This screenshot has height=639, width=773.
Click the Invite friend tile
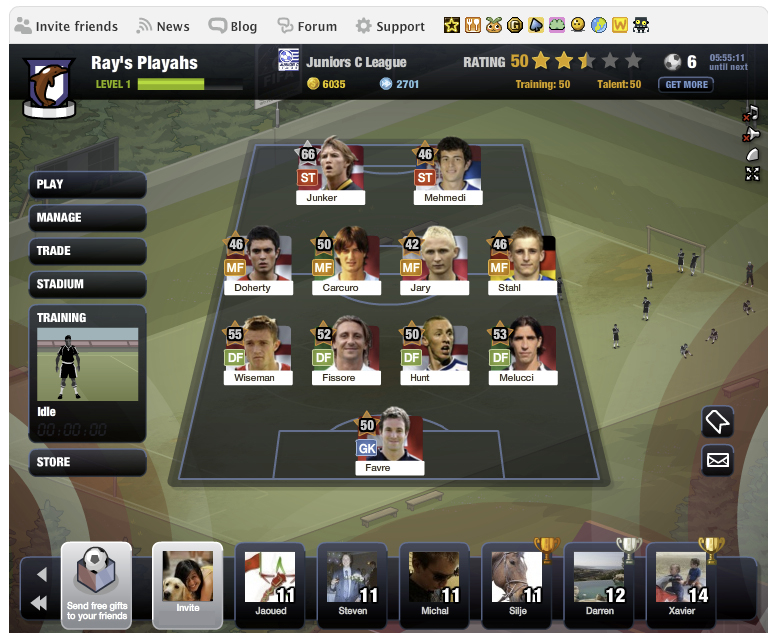(187, 585)
